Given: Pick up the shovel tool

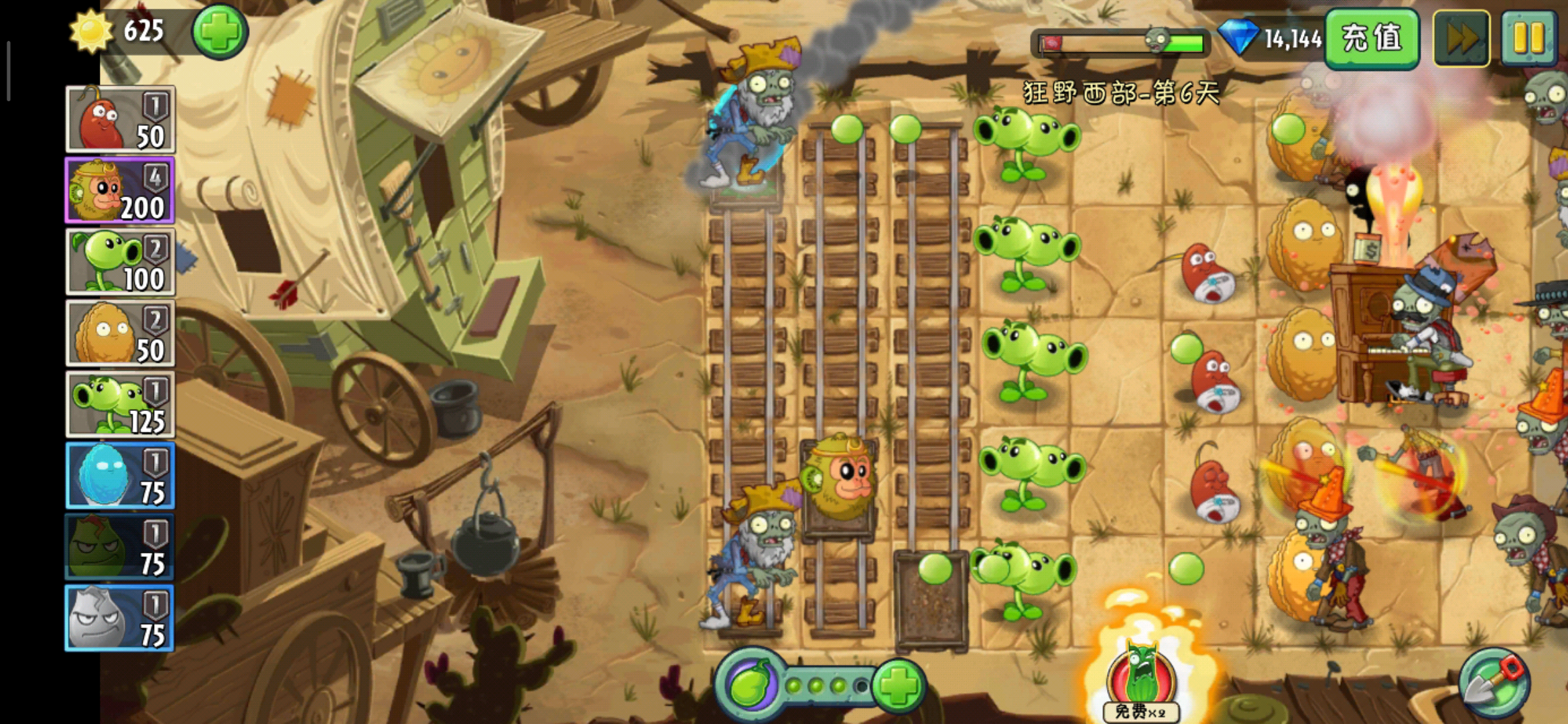Looking at the screenshot, I should pyautogui.click(x=1494, y=684).
